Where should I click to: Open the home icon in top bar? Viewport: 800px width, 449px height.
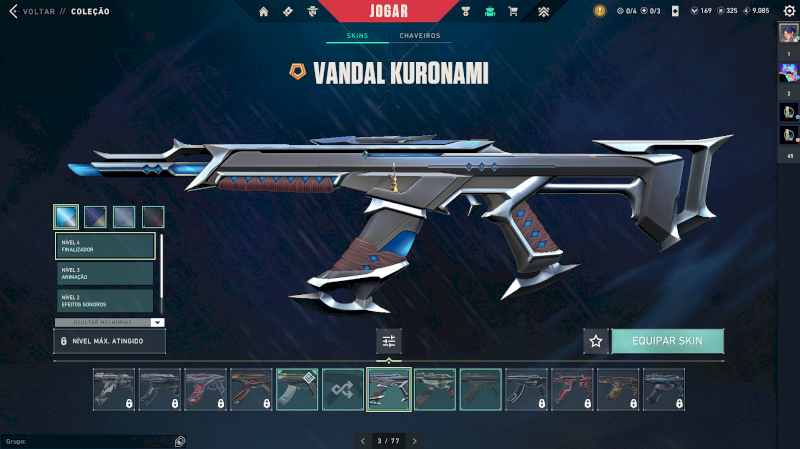(264, 12)
